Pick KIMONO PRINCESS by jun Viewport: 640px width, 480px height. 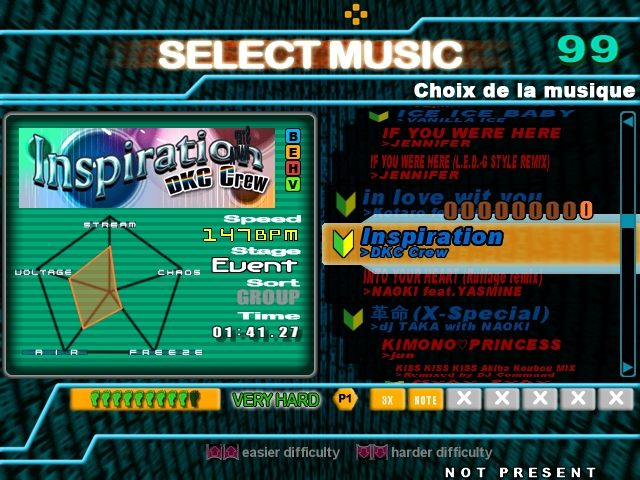[471, 345]
